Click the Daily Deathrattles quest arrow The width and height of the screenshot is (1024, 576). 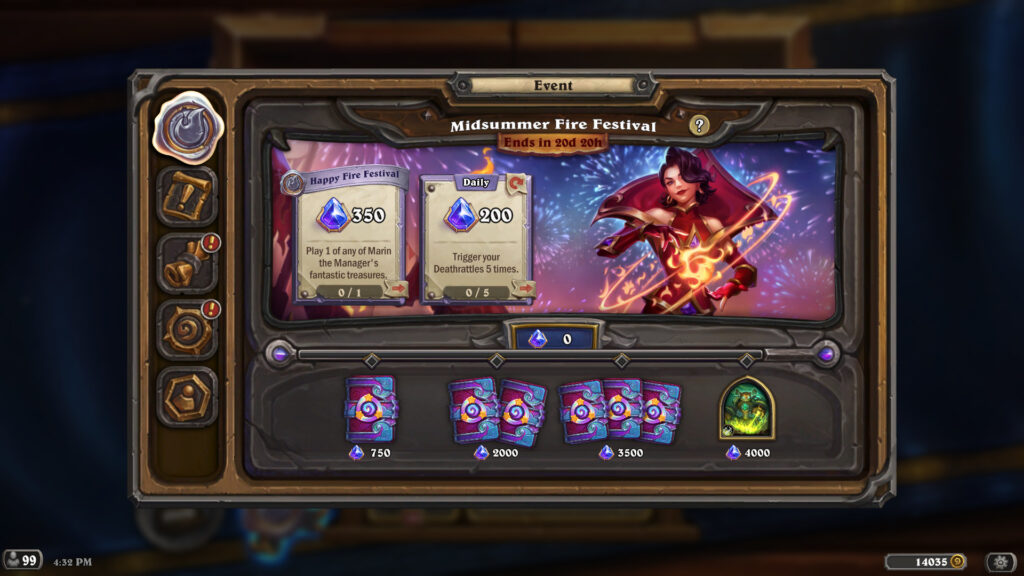coord(522,290)
